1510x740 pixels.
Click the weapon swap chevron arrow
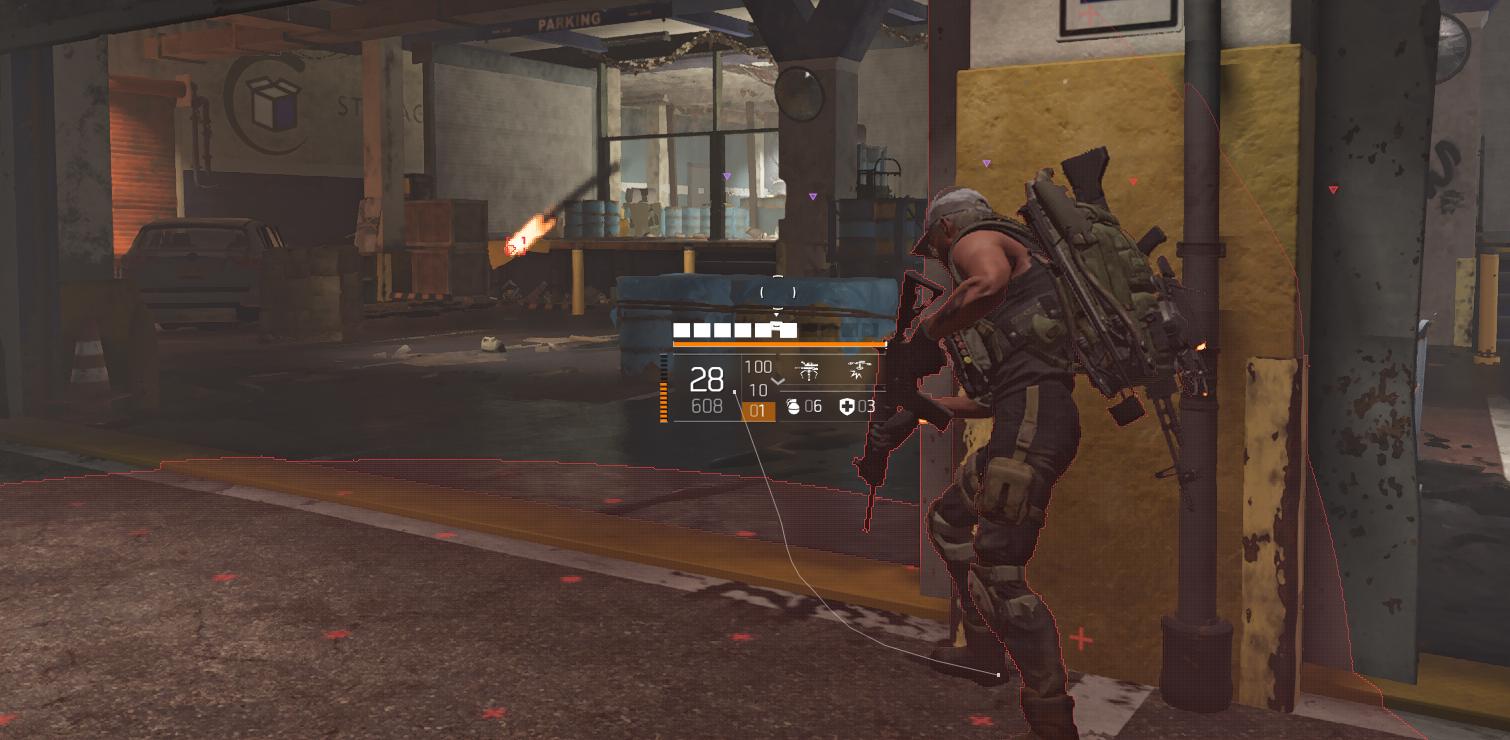[x=778, y=381]
